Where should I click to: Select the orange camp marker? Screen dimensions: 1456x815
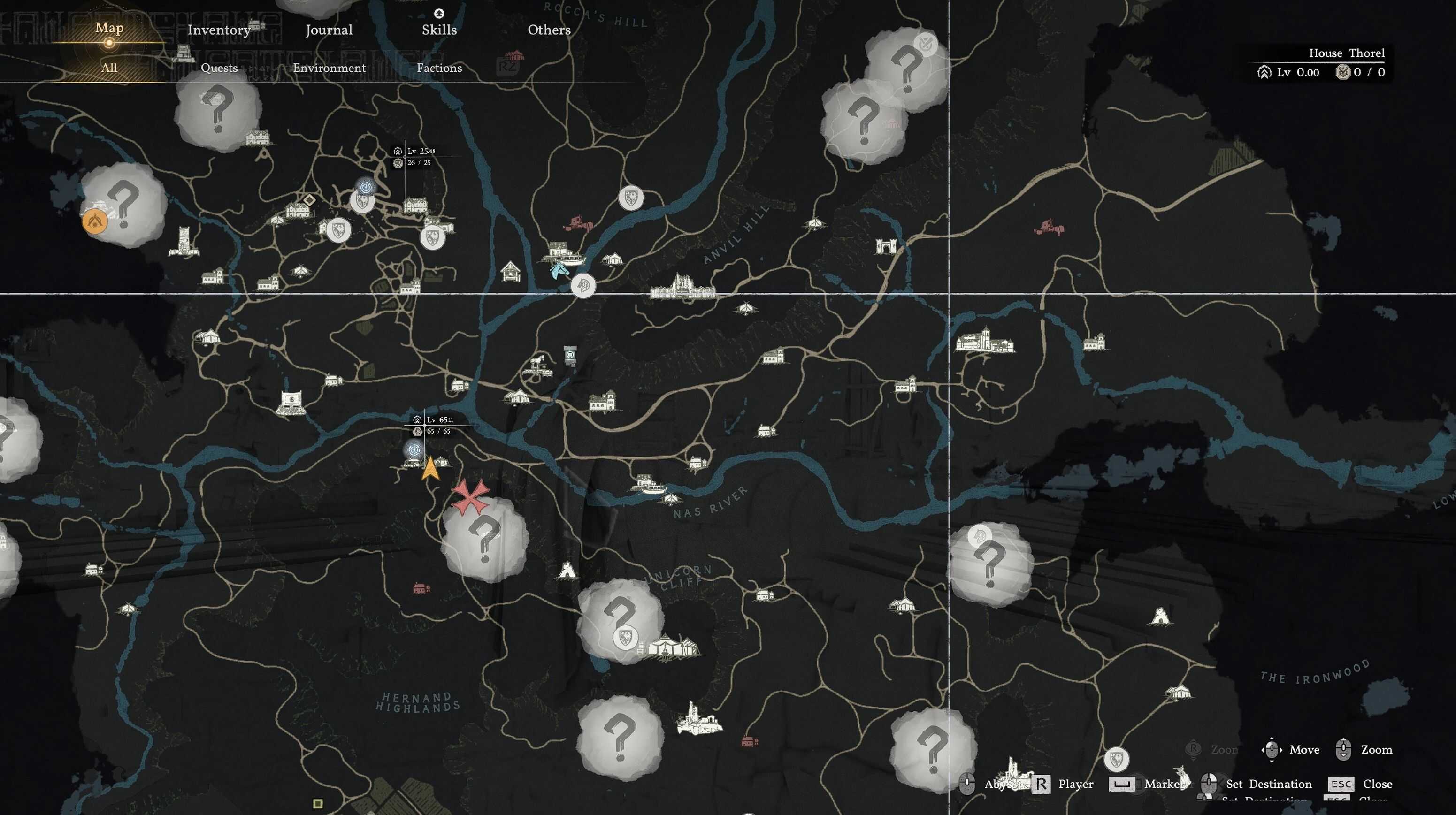pyautogui.click(x=94, y=221)
